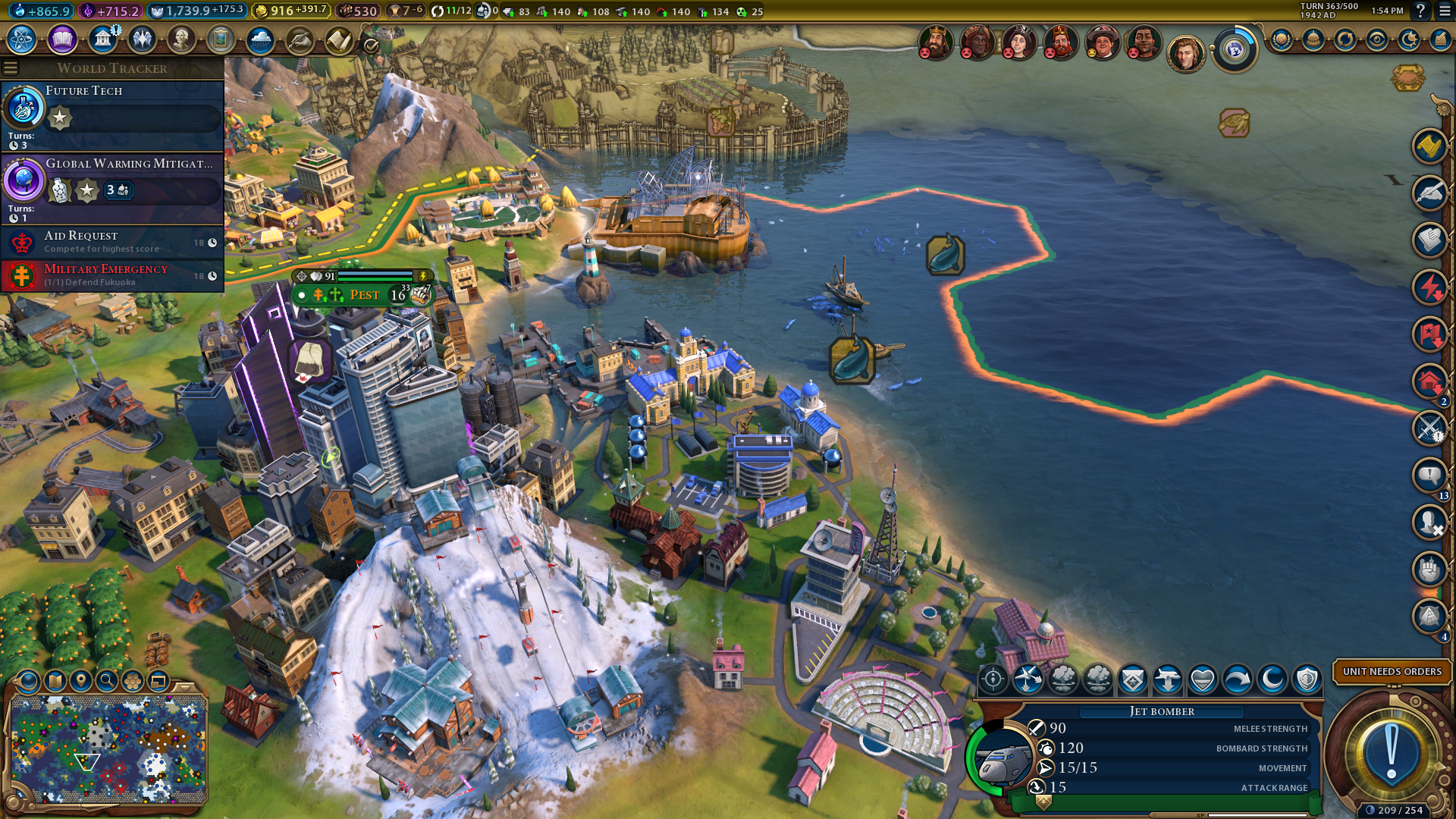Open the map search magnifier button
This screenshot has height=819, width=1456.
[x=106, y=680]
